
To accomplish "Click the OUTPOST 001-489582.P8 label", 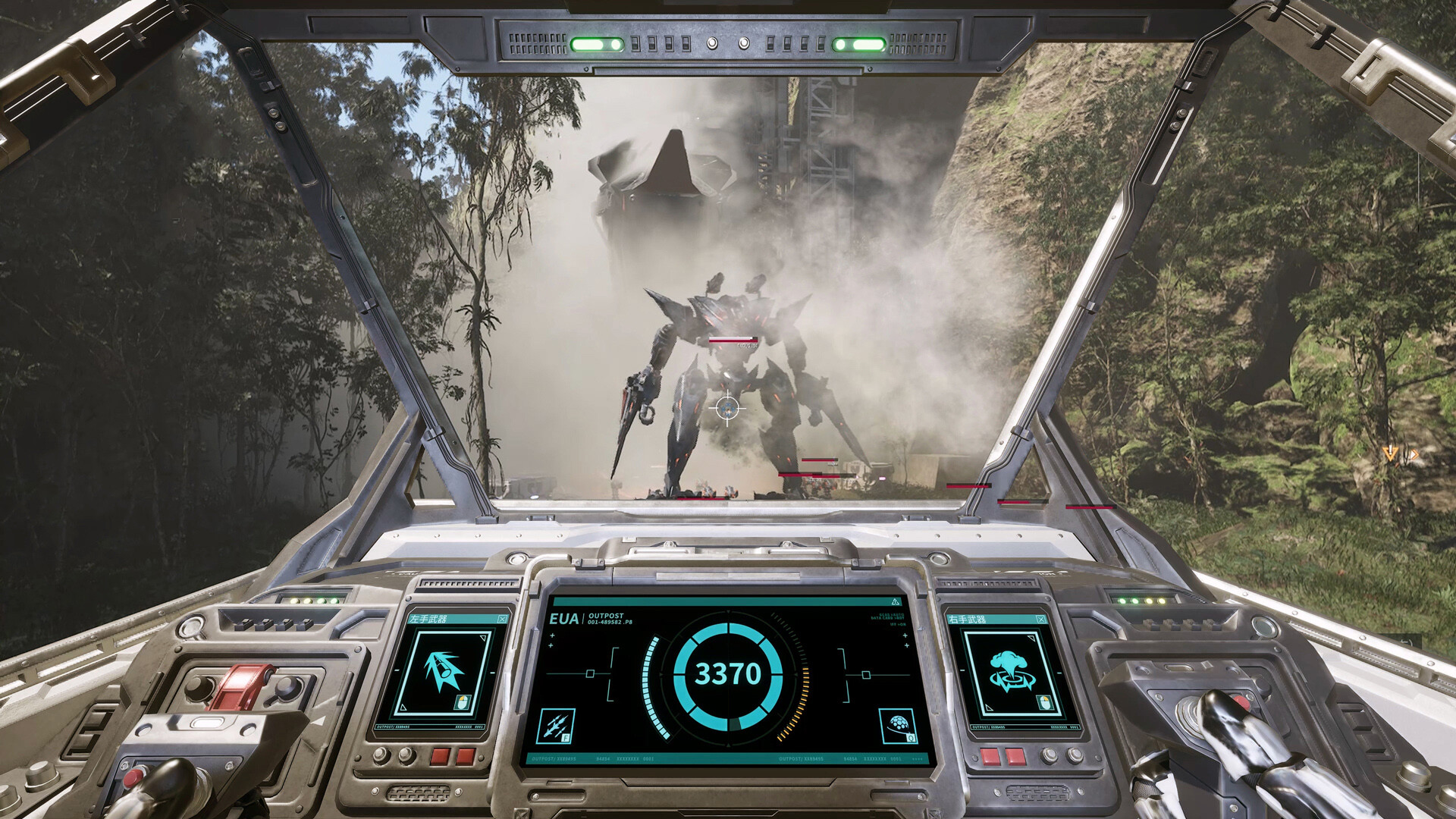I will point(607,618).
